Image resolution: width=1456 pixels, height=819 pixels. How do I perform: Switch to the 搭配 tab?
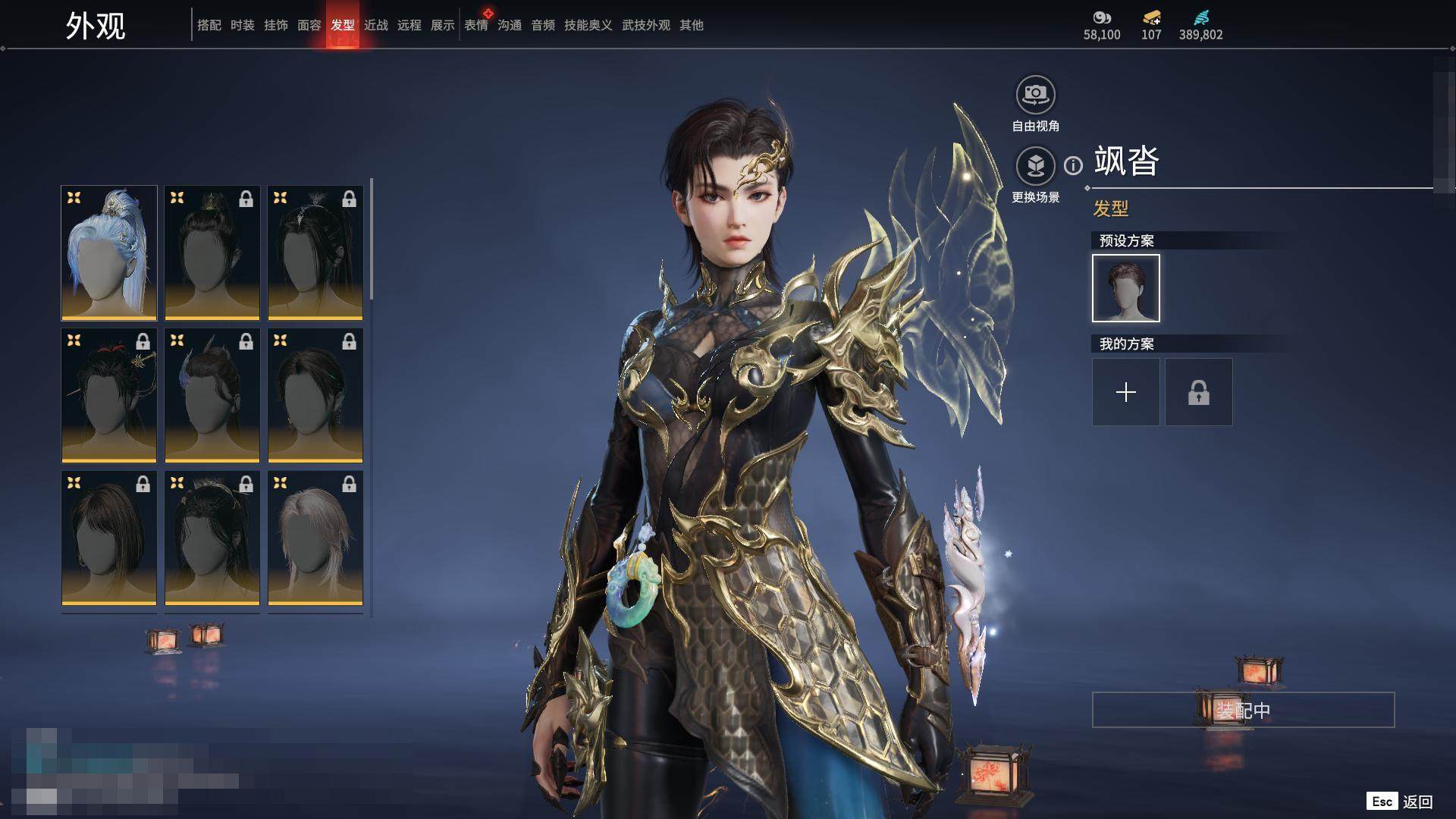(x=209, y=25)
